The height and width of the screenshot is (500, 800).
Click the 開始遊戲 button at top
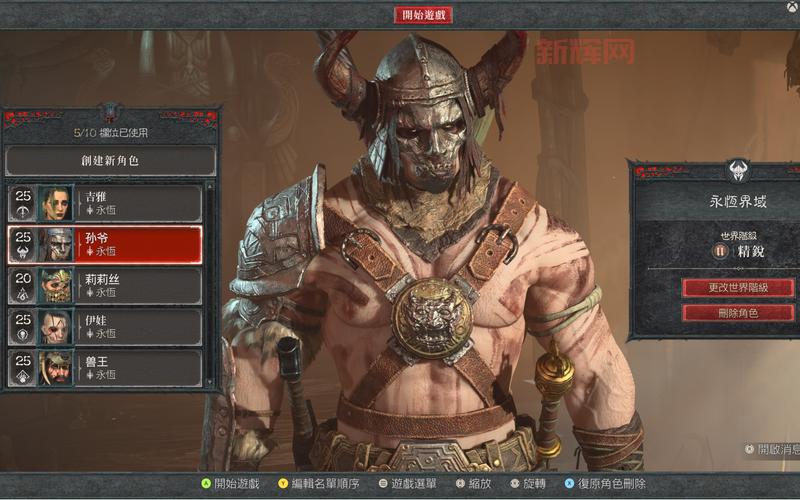point(424,15)
